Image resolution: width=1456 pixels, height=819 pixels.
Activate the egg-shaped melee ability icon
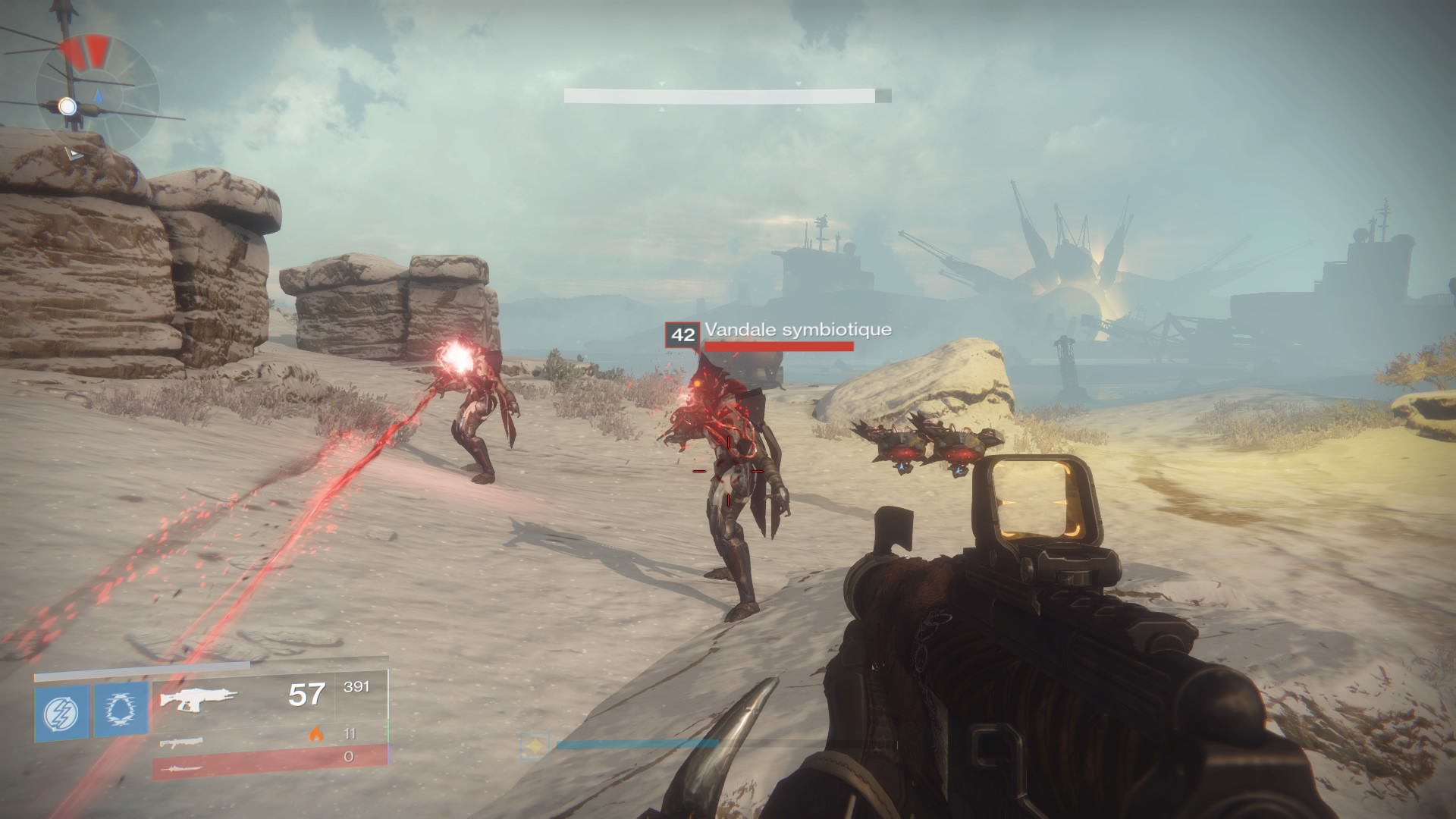coord(121,713)
